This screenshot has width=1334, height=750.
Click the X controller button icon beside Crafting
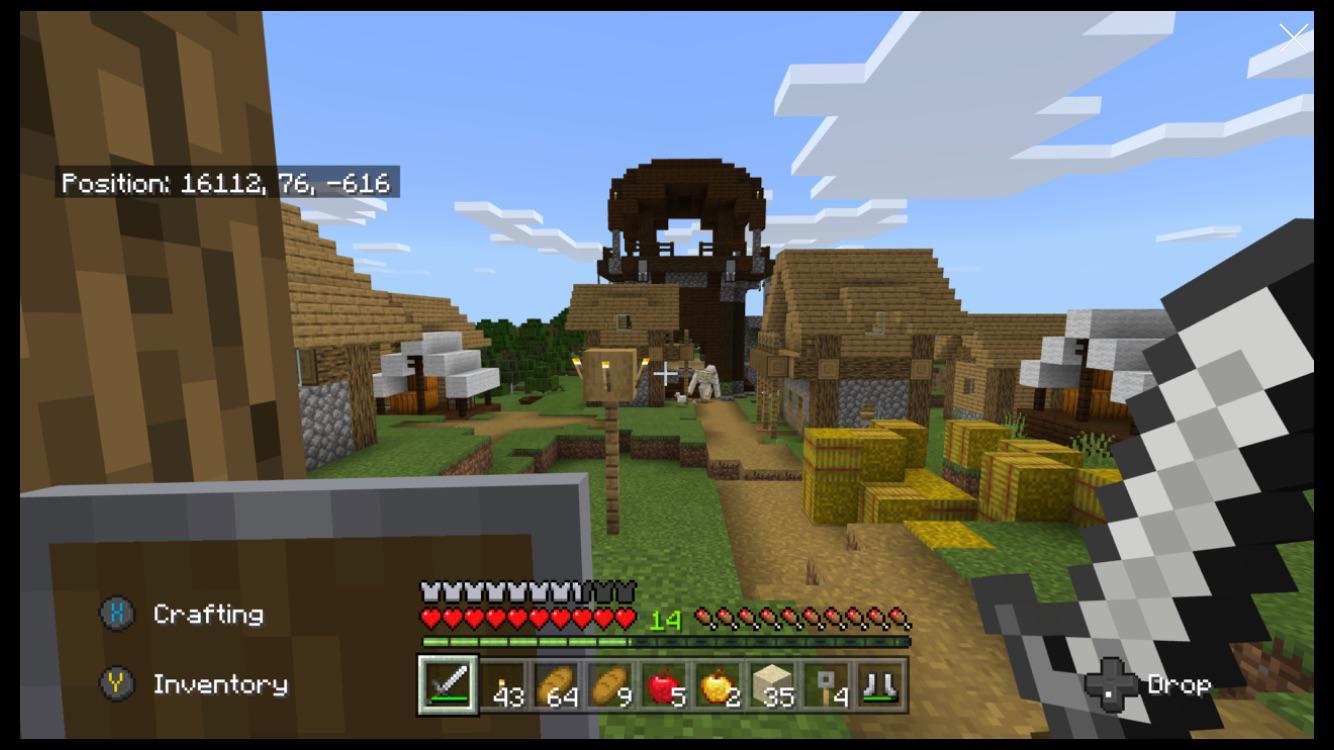[x=117, y=614]
